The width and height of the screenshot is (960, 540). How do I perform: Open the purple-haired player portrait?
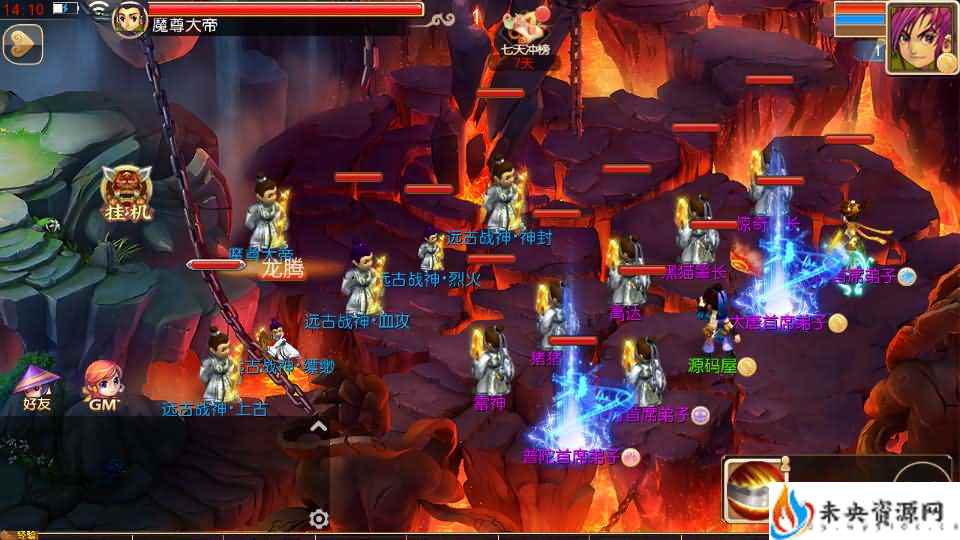pos(920,37)
